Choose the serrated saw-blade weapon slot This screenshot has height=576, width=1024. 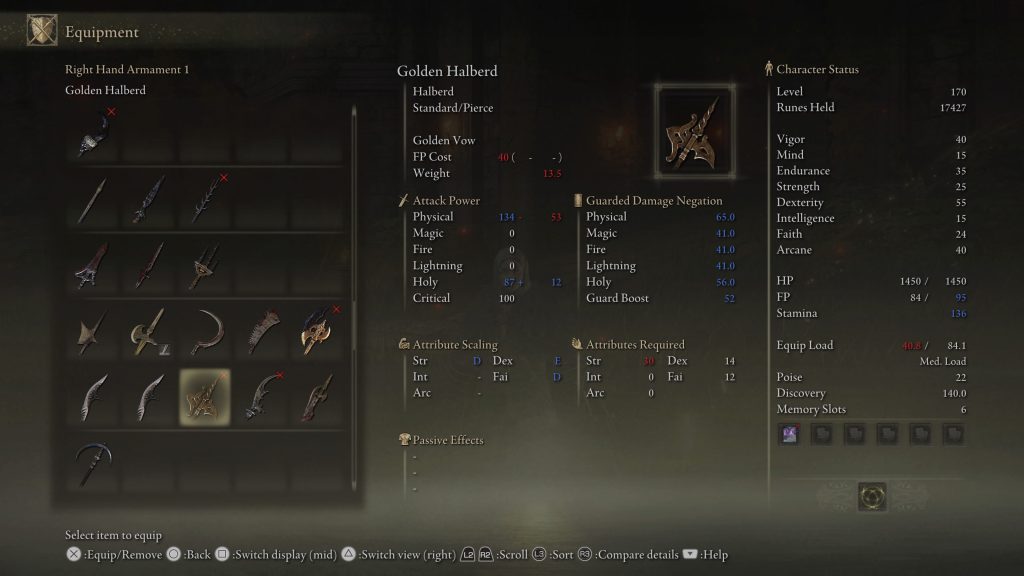point(261,331)
